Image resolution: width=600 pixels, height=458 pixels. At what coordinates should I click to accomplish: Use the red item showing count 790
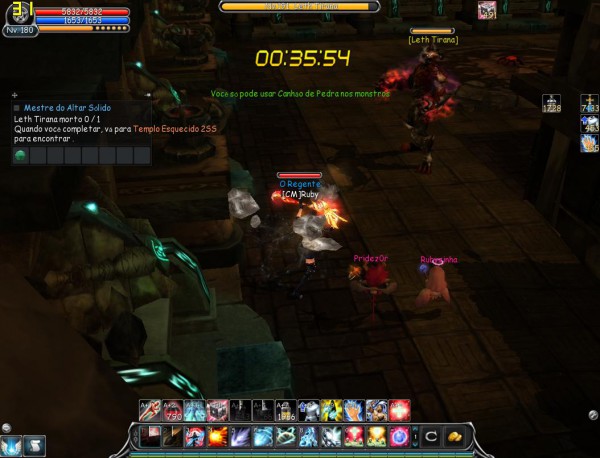pos(170,409)
